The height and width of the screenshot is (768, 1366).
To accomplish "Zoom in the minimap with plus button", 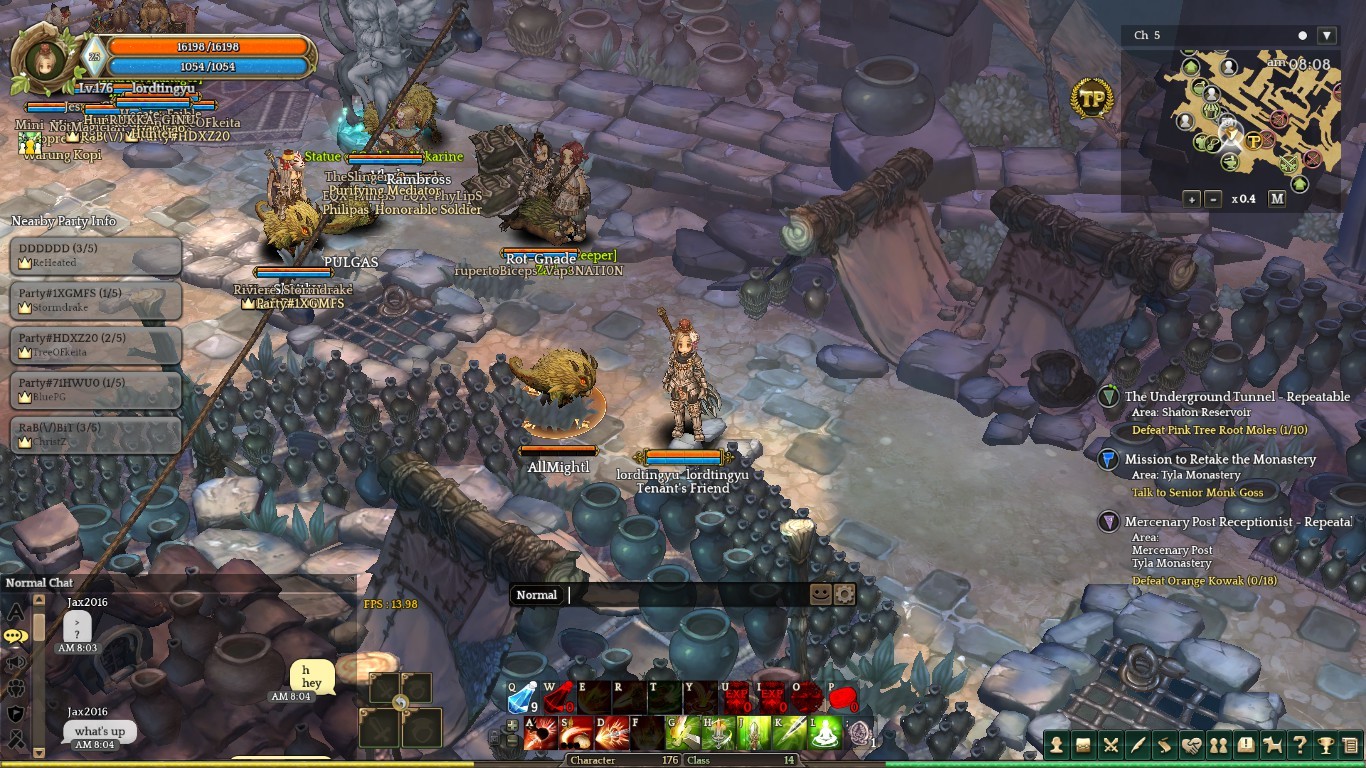I will tap(1192, 199).
